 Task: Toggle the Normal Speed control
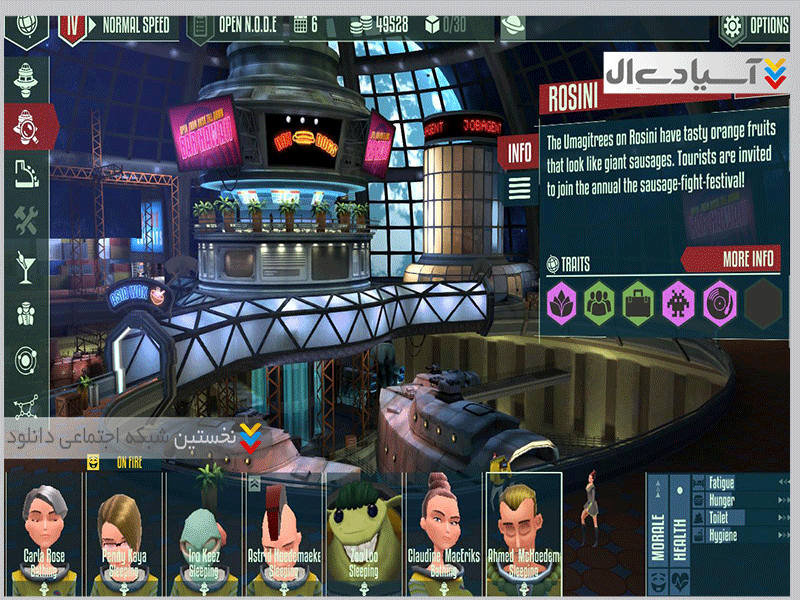(x=135, y=24)
